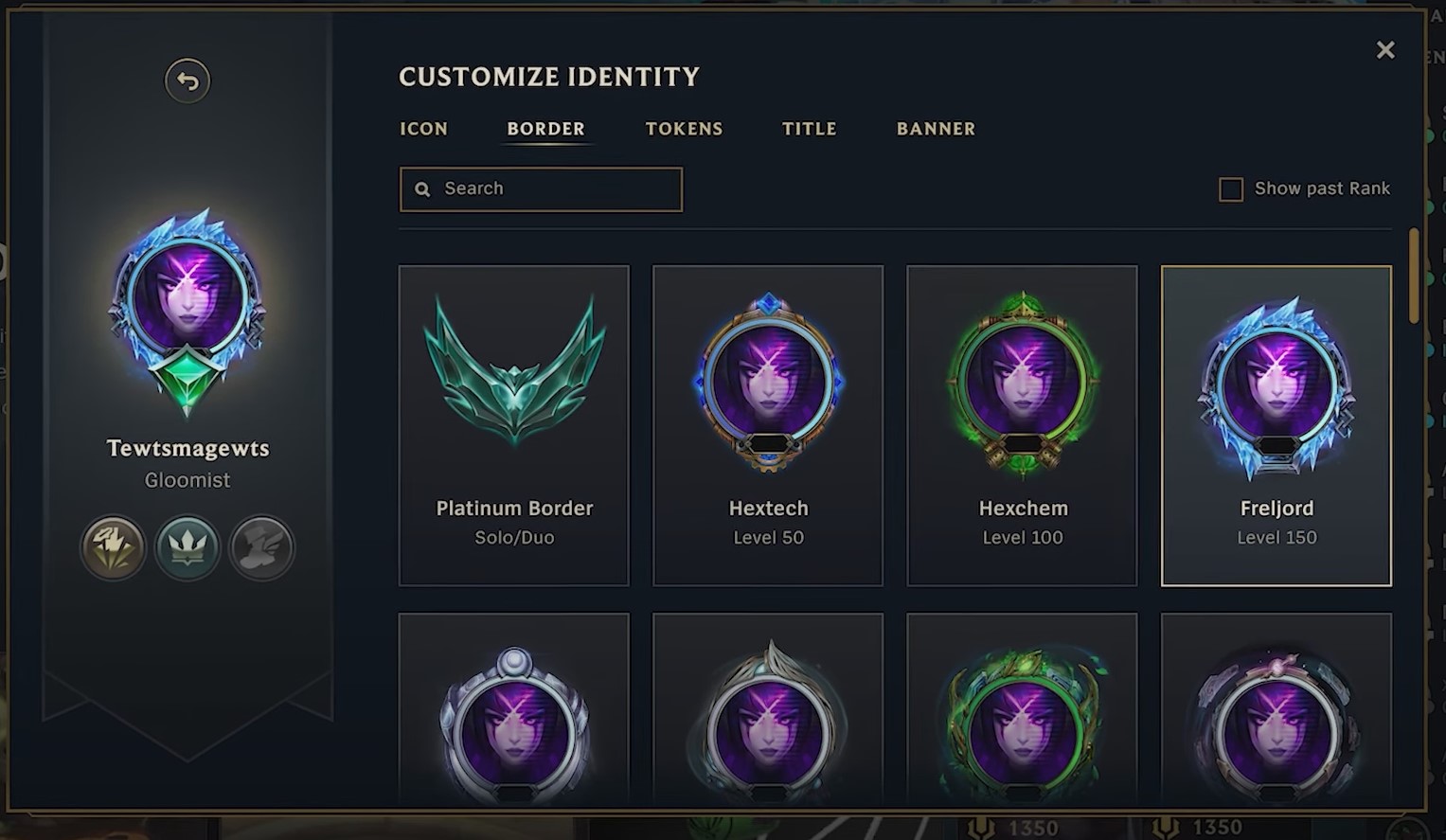Image resolution: width=1446 pixels, height=840 pixels.
Task: Close the Customize Identity window
Action: (1384, 50)
